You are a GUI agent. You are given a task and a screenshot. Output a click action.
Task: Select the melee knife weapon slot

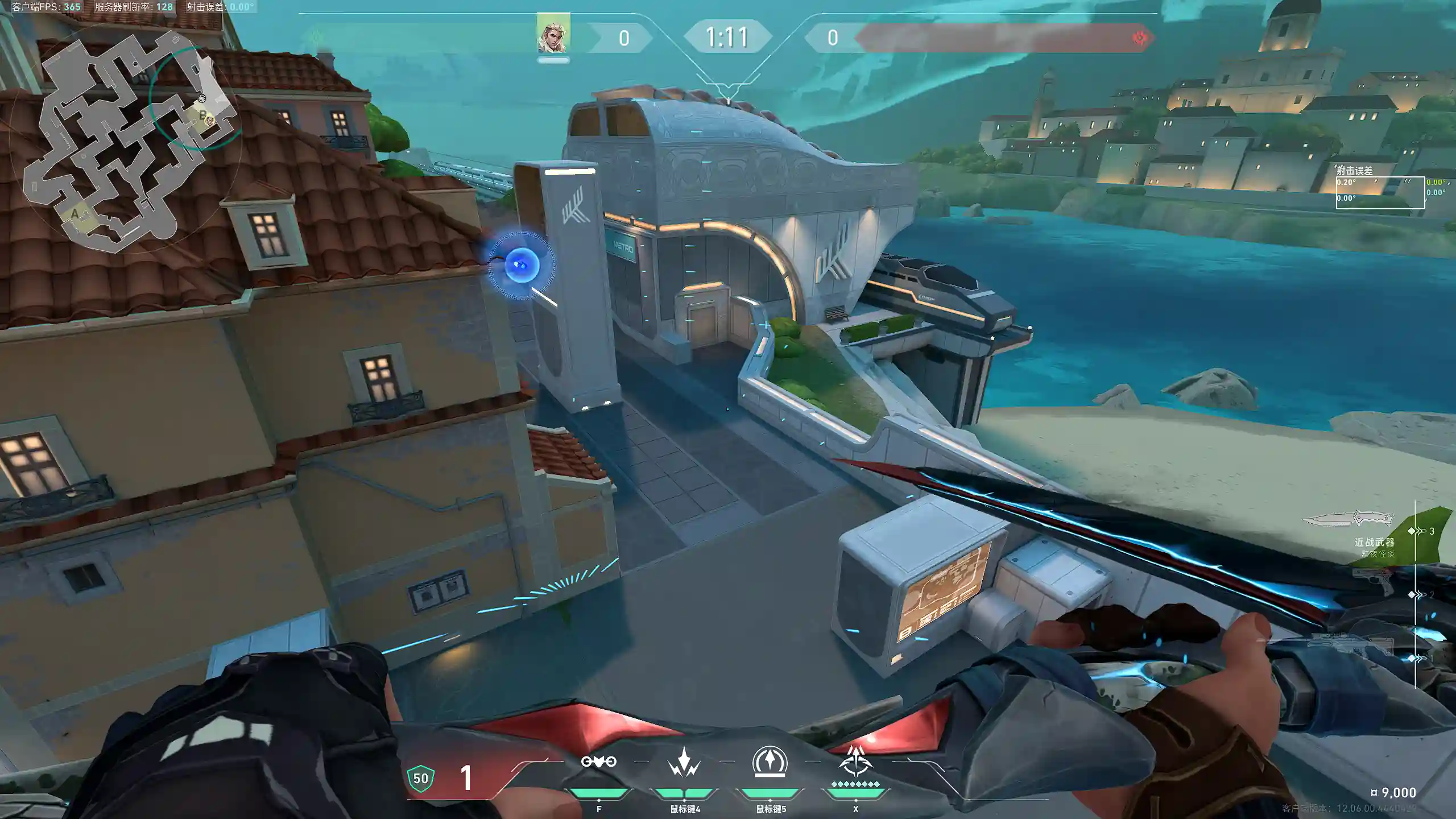(1348, 519)
